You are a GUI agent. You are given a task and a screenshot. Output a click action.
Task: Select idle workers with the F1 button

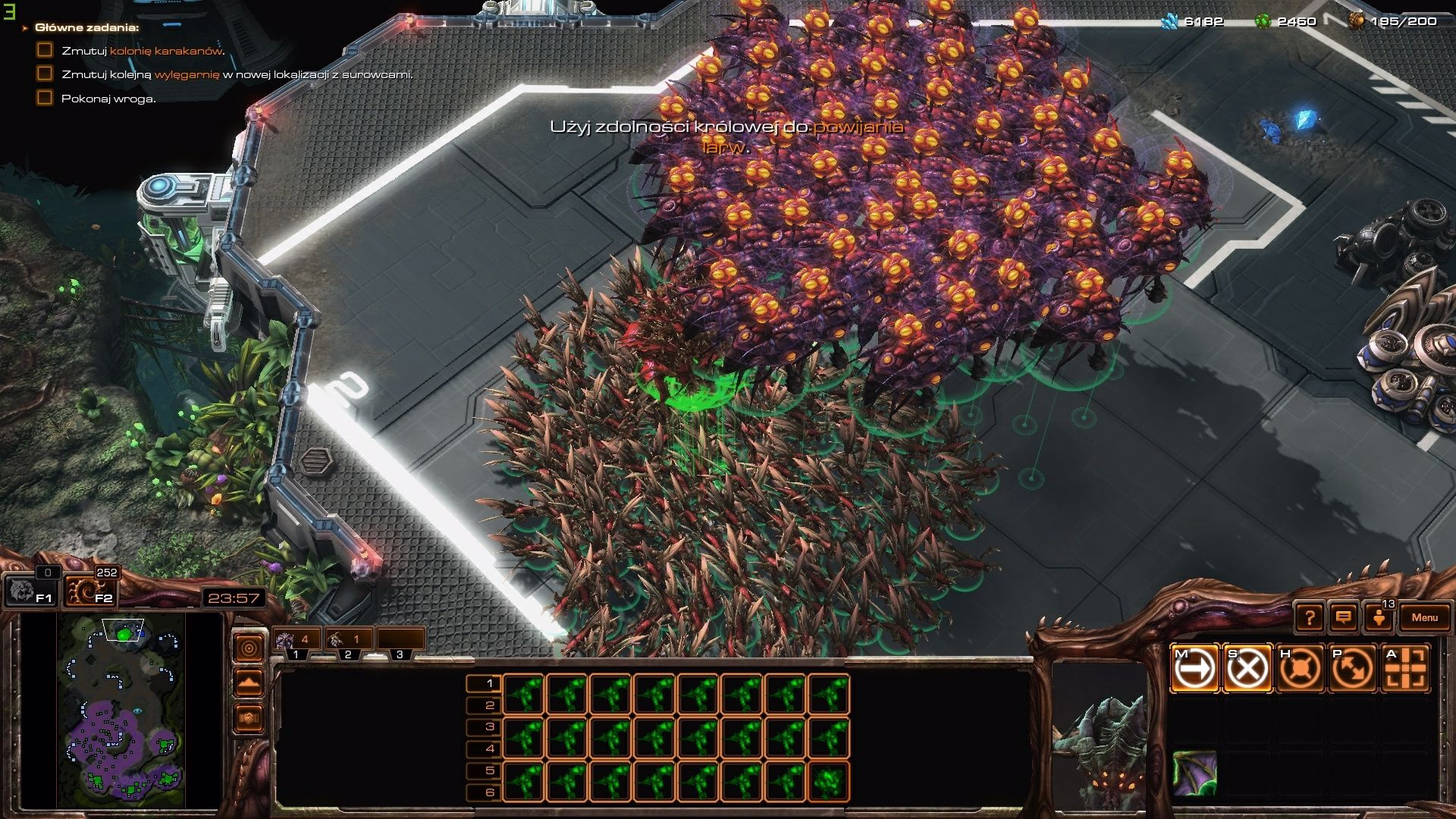coord(31,591)
